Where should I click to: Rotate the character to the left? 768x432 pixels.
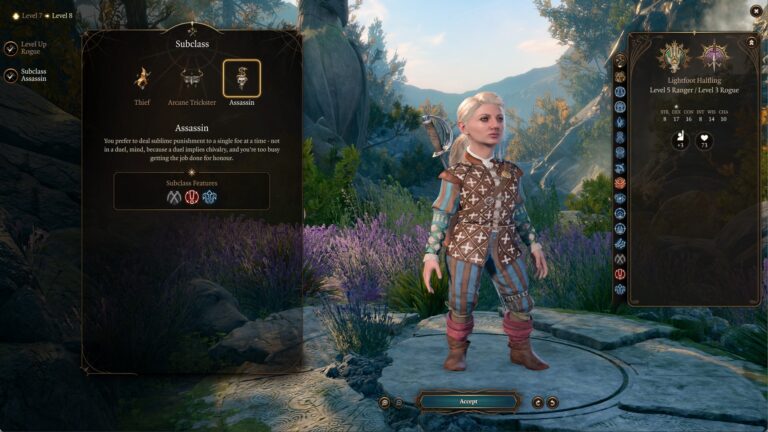click(538, 402)
